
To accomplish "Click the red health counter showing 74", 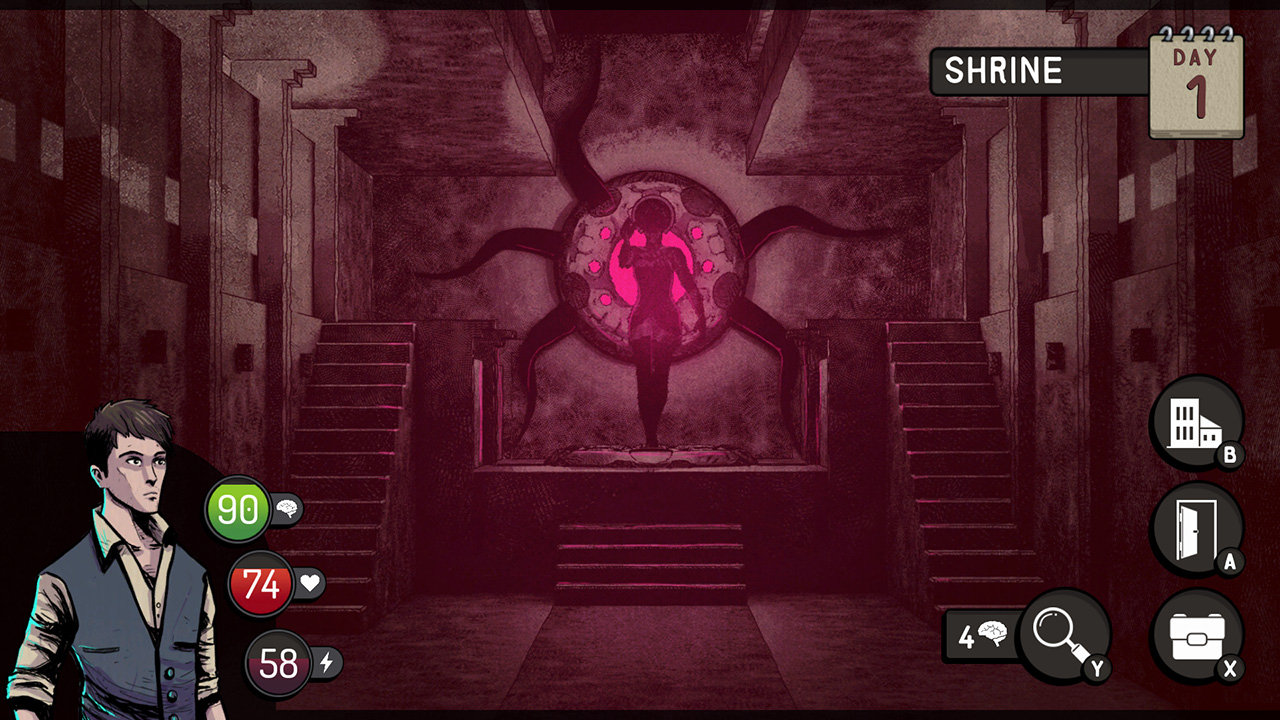I will 262,585.
